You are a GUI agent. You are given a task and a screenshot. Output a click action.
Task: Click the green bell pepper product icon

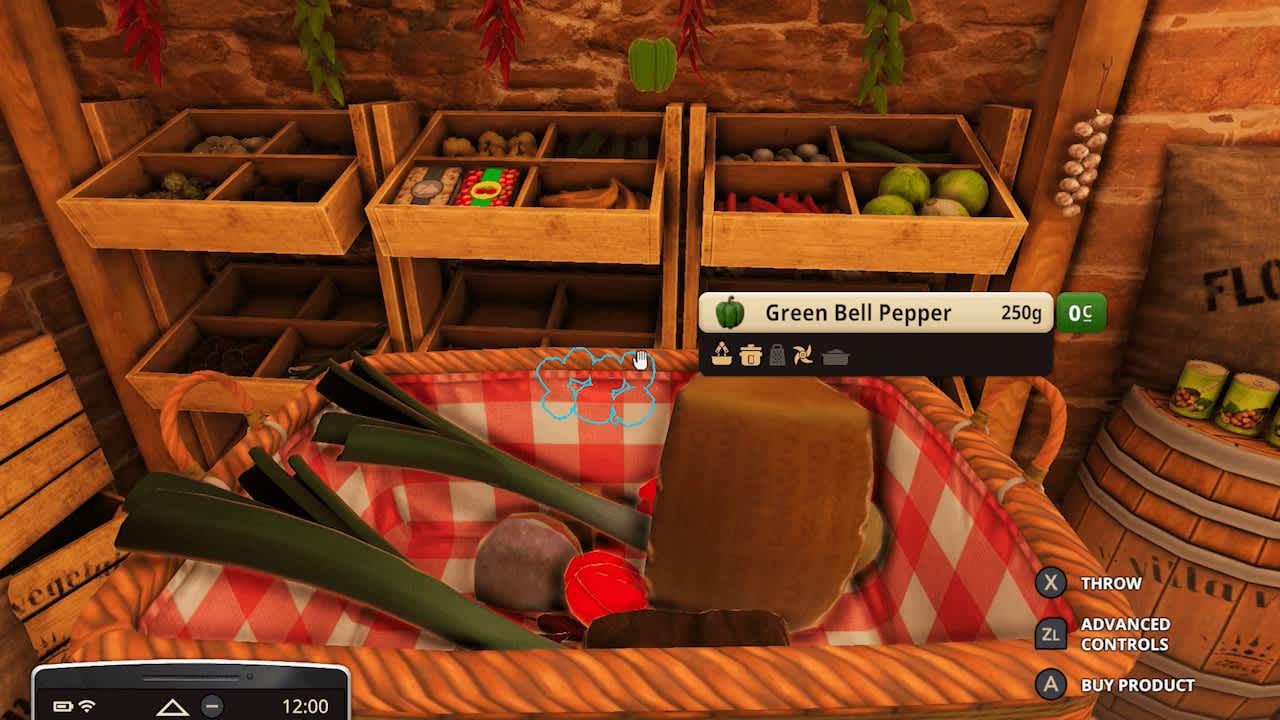click(730, 313)
